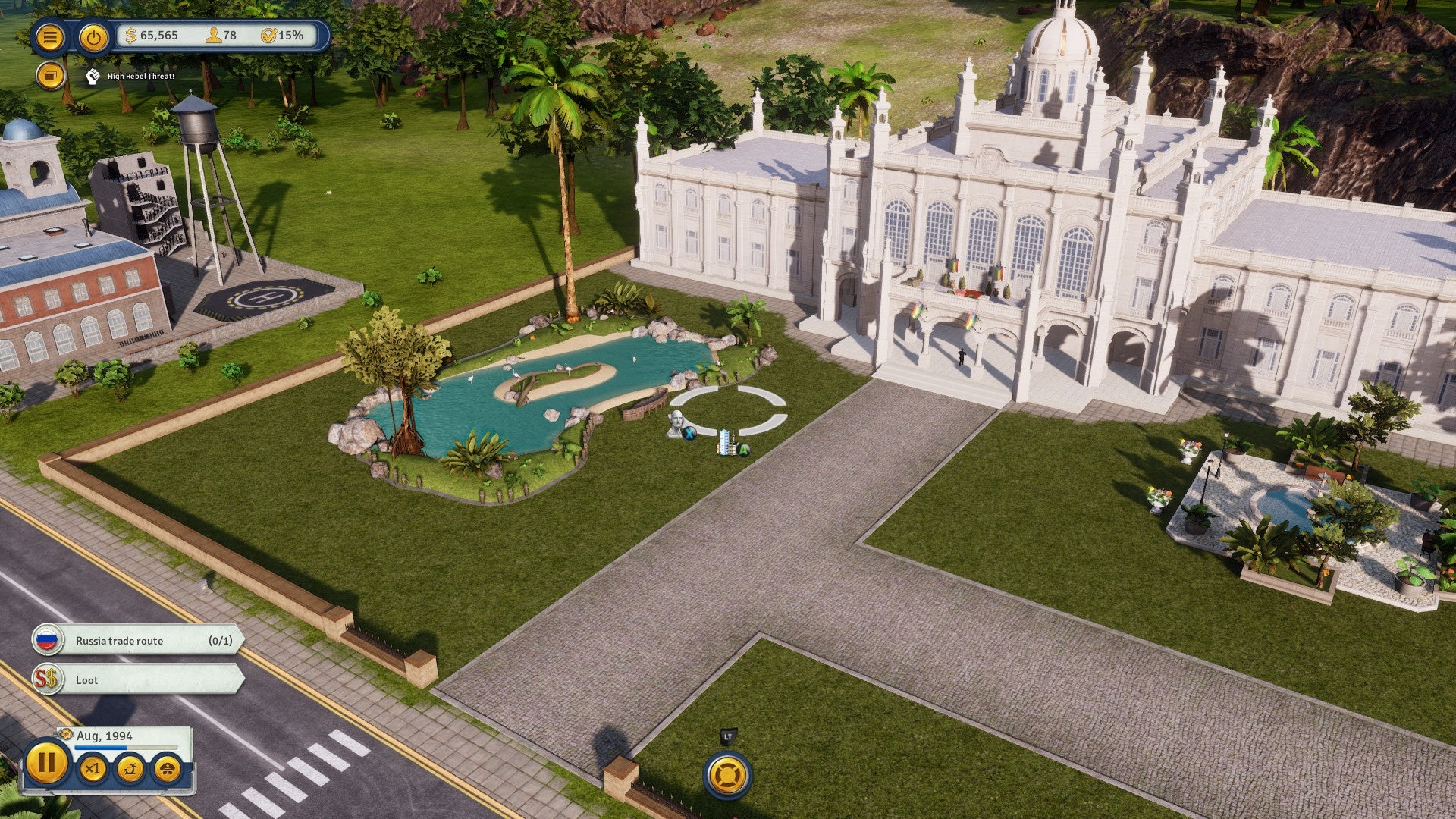The height and width of the screenshot is (819, 1456).
Task: Select the island overlay icon in speed controls
Action: click(x=128, y=769)
